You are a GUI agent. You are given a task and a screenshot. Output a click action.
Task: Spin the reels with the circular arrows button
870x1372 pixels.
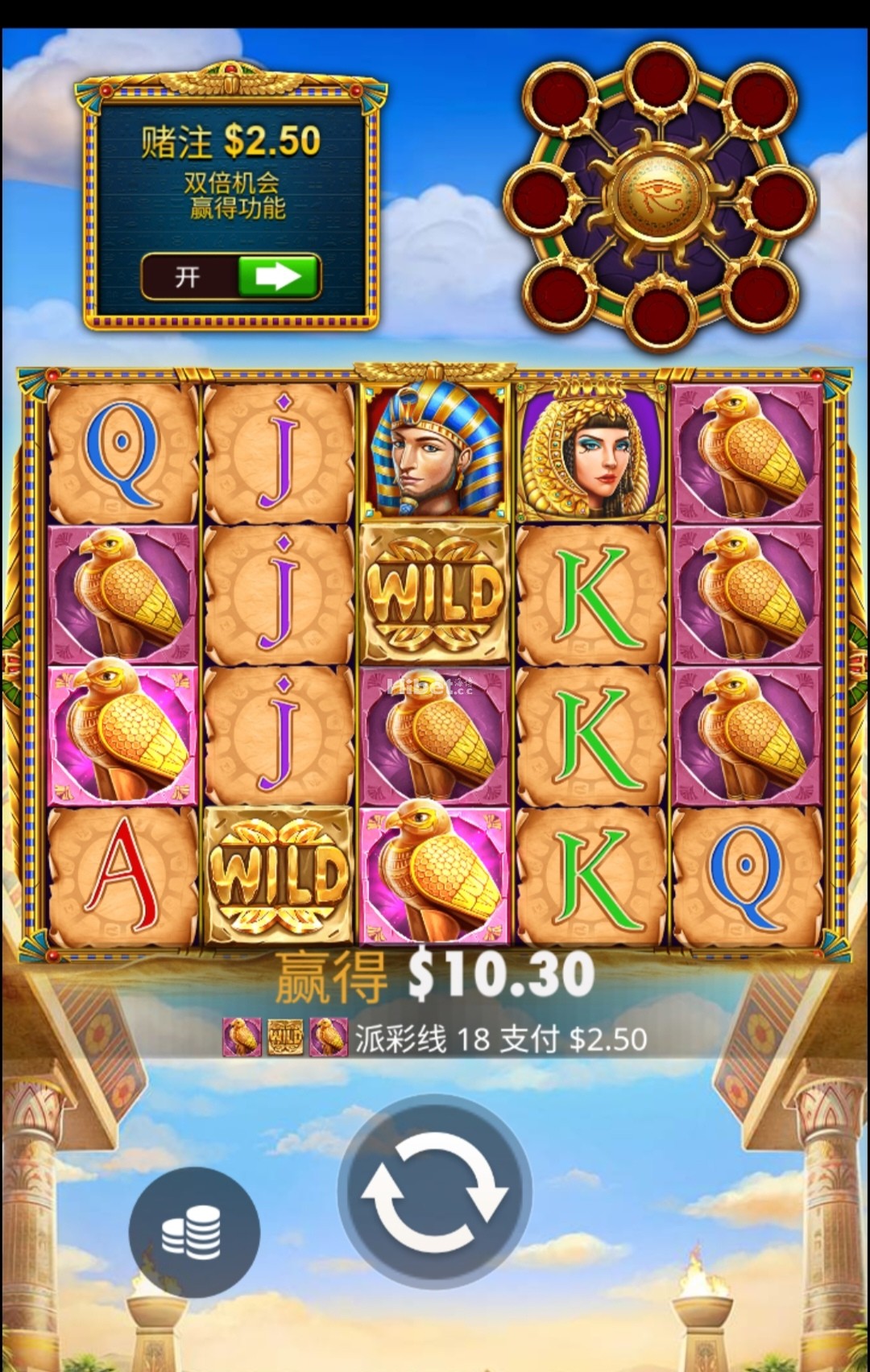434,1190
